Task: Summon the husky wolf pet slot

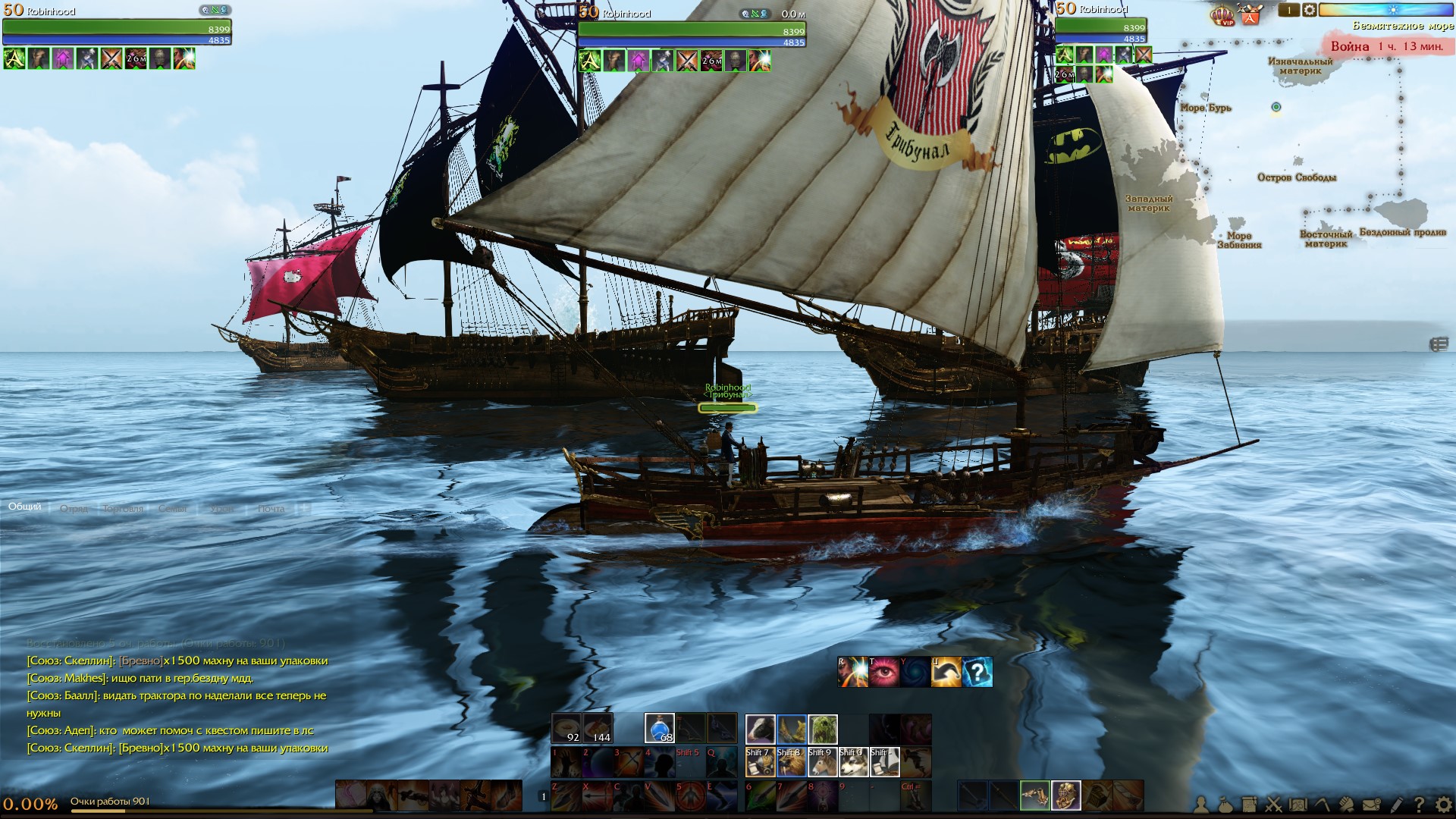Action: tap(853, 762)
